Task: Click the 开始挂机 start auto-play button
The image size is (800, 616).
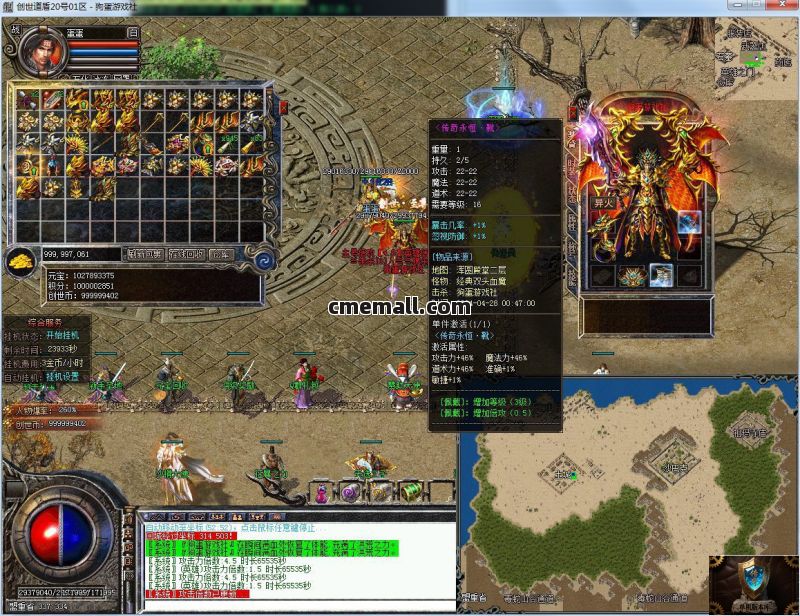Action: [69, 334]
